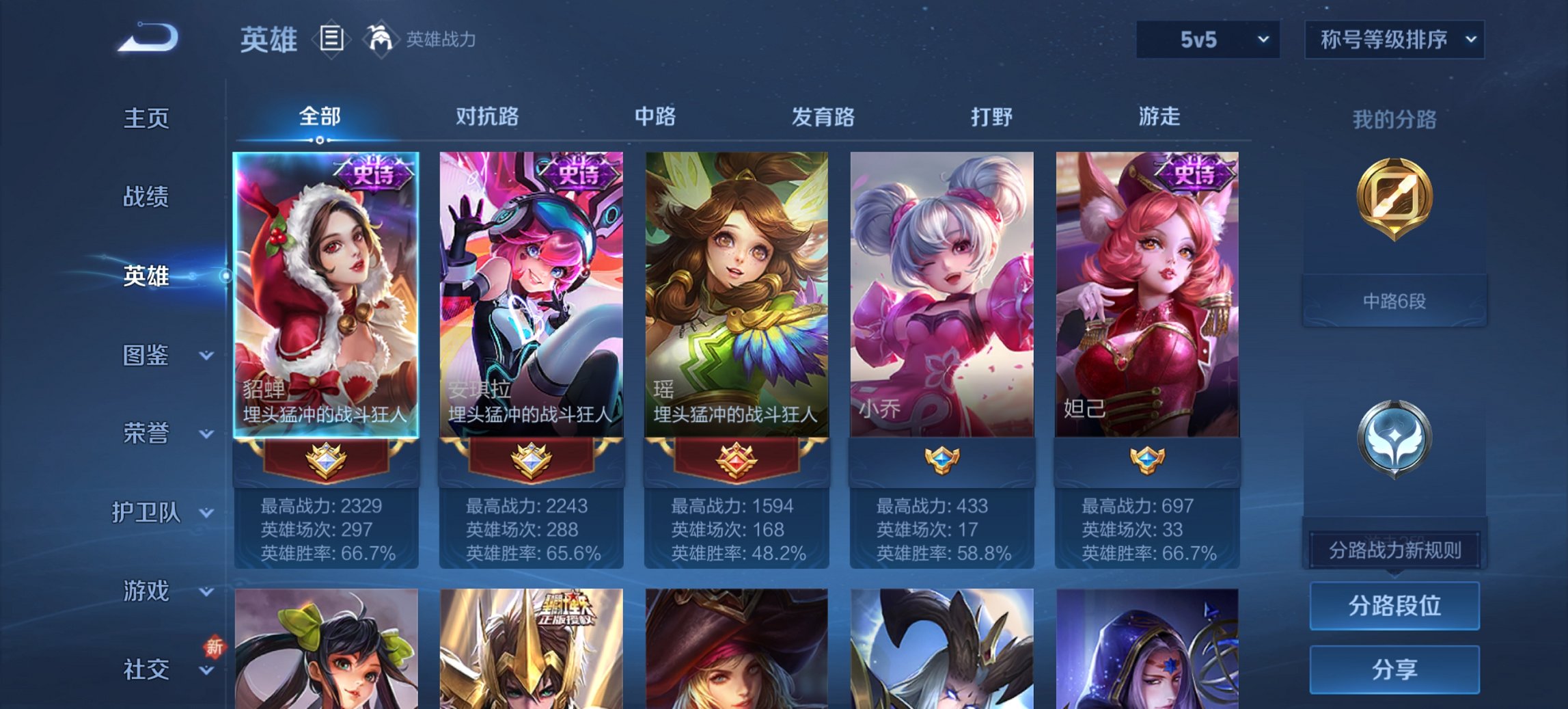Select 战绩 in the left sidebar

[x=147, y=198]
